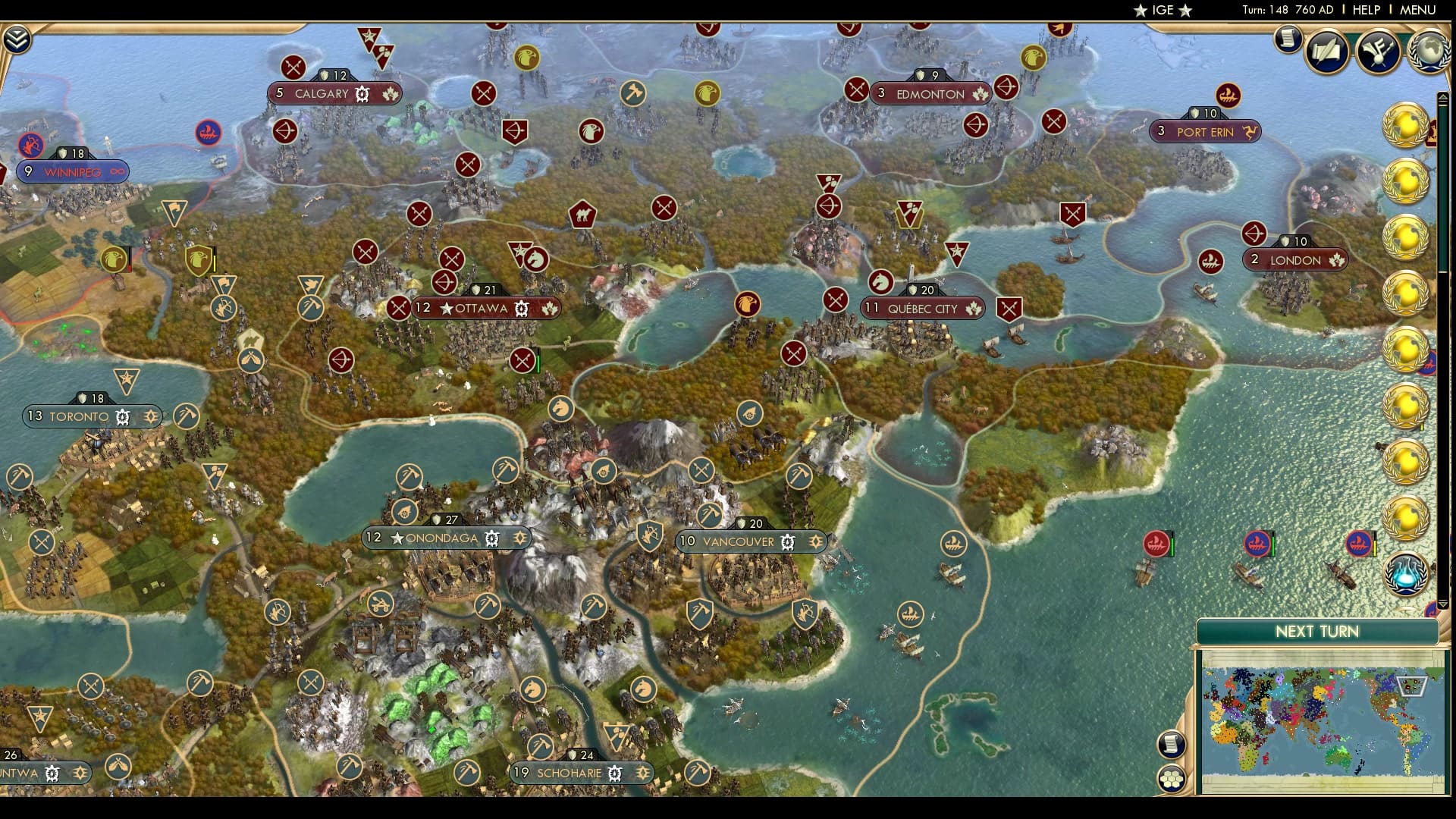Open HELP from the top bar
This screenshot has width=1456, height=819.
point(1365,11)
